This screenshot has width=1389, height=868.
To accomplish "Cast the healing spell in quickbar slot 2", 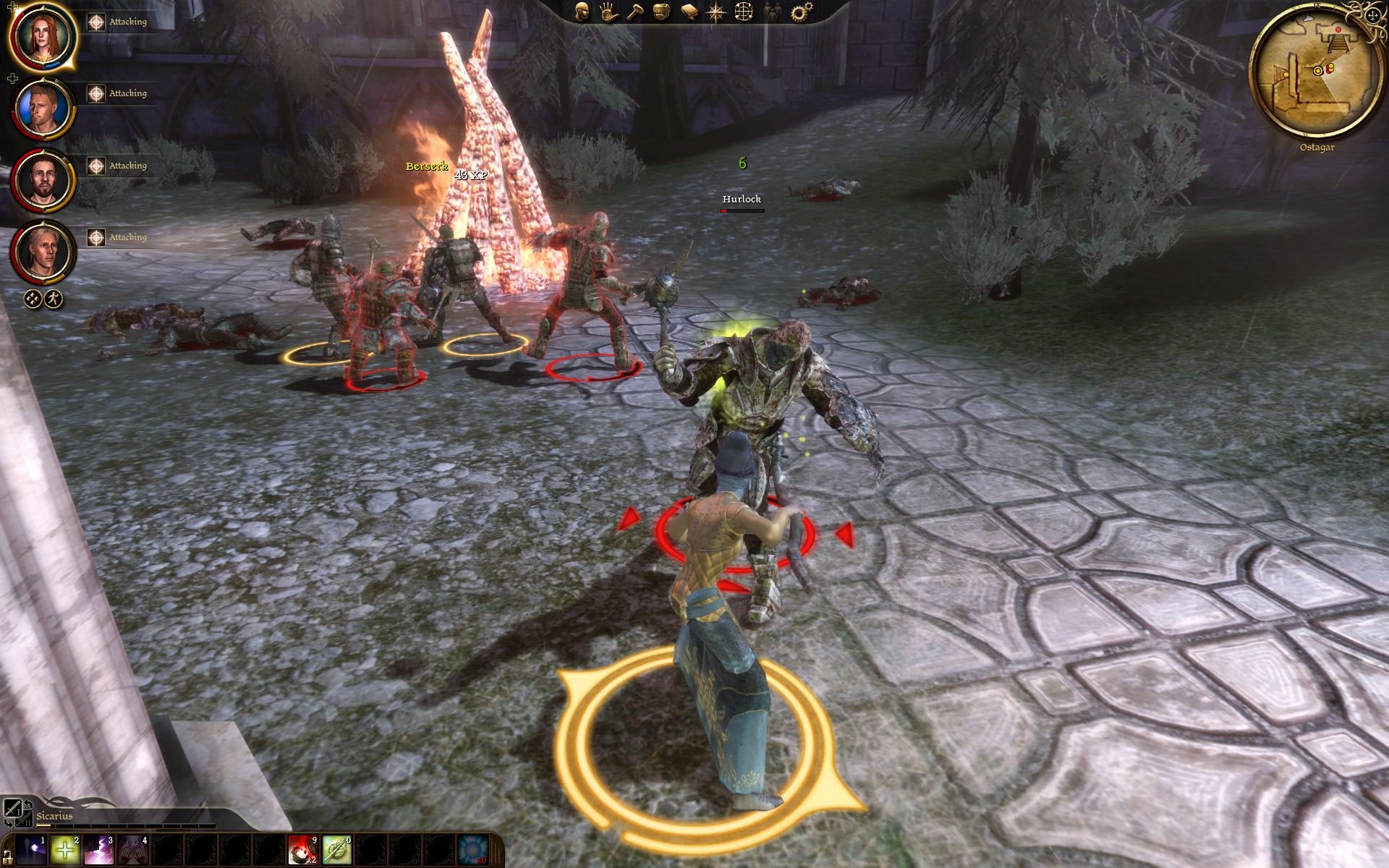I will point(64,848).
